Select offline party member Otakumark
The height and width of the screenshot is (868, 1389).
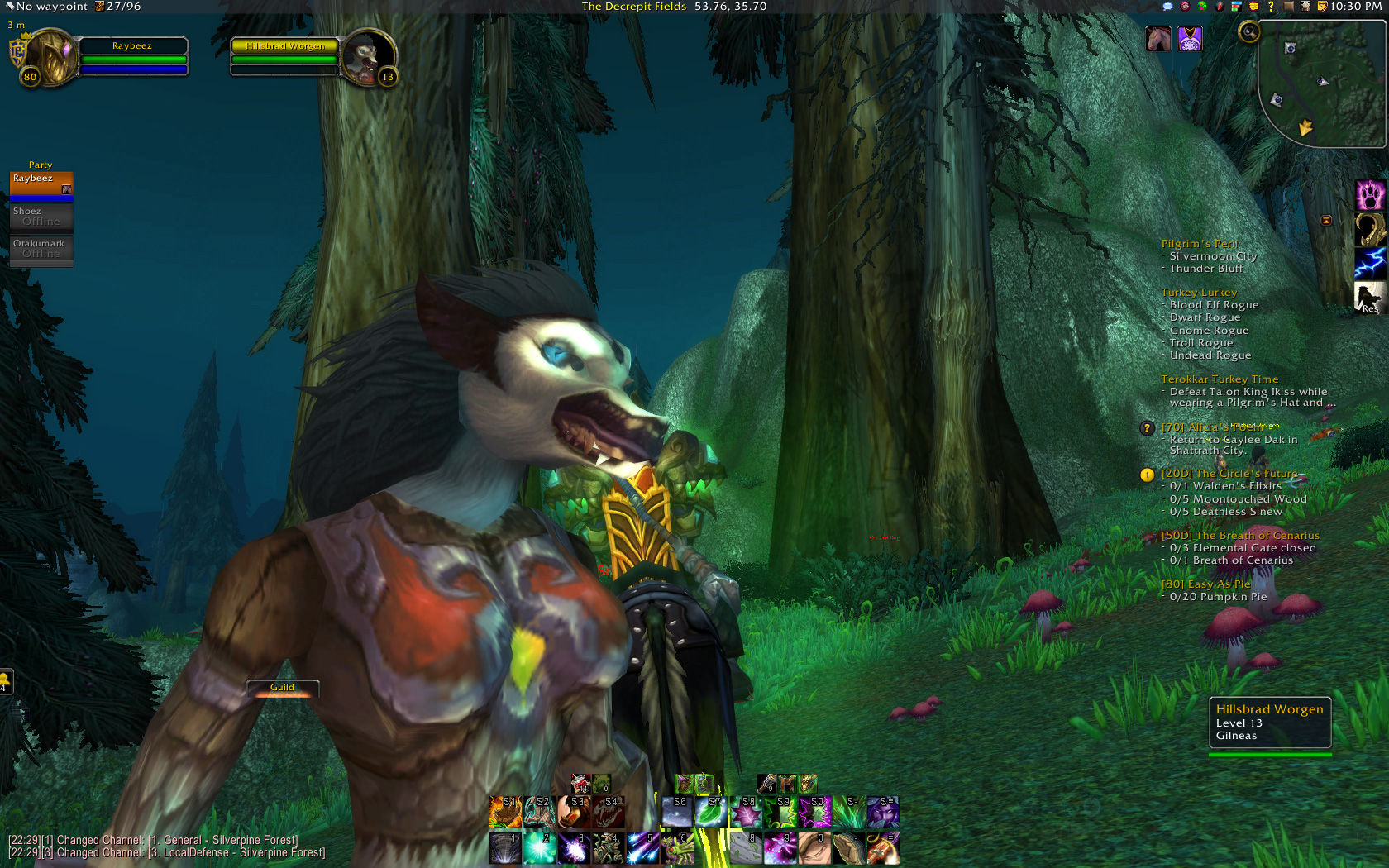[x=41, y=249]
